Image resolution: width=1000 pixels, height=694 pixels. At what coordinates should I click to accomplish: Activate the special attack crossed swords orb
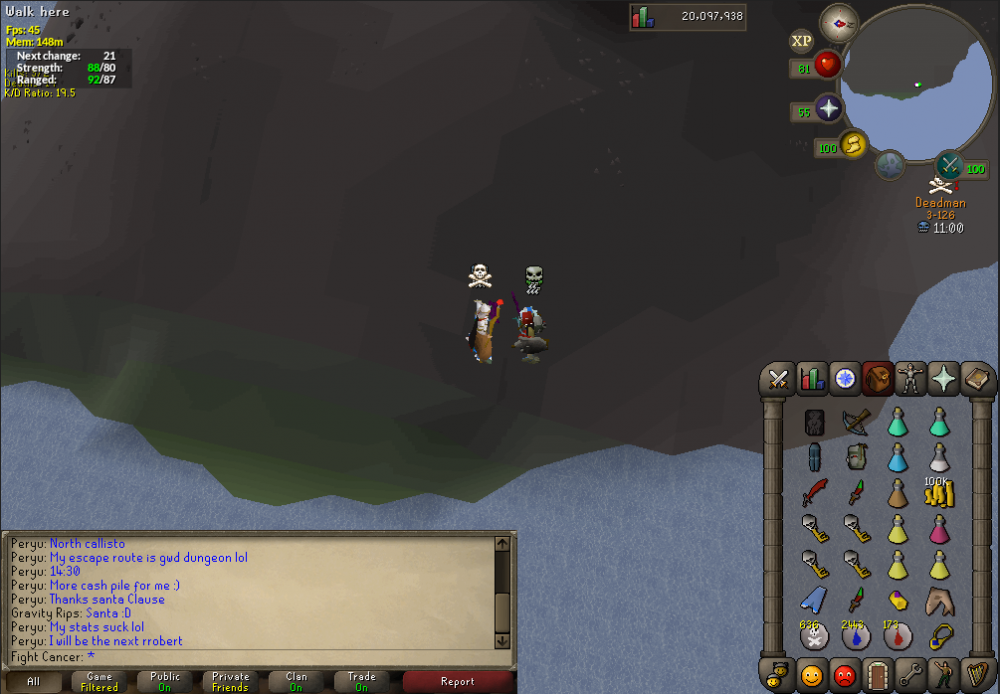pos(949,164)
